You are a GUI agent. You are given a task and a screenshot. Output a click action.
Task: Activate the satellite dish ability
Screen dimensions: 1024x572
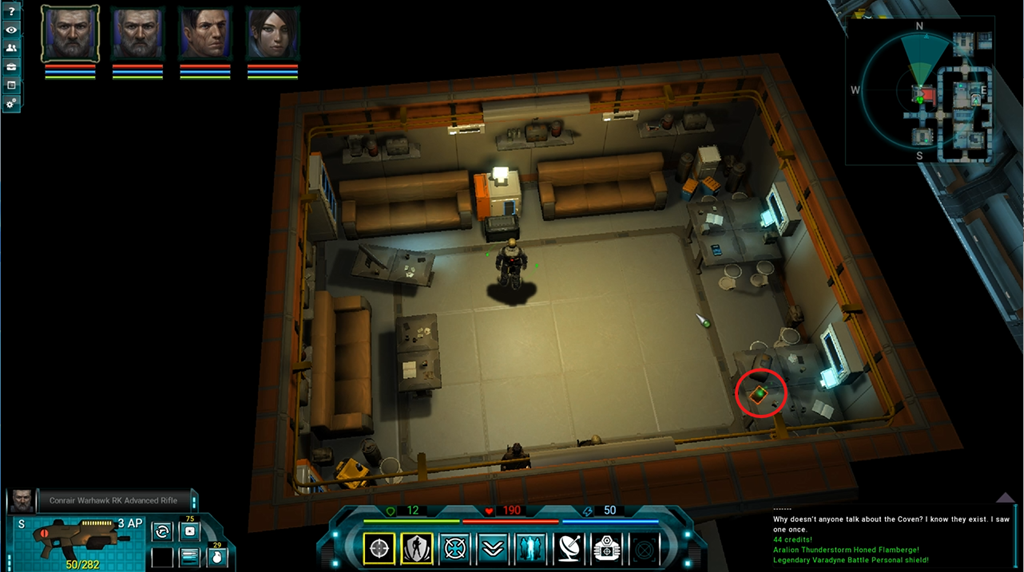coord(568,548)
